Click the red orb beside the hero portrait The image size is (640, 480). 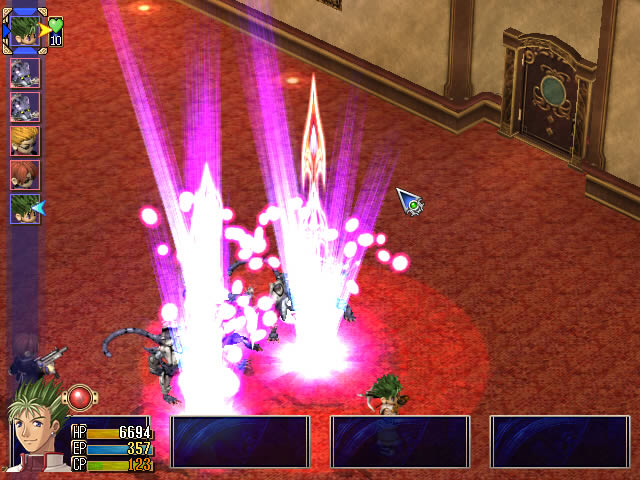click(79, 398)
